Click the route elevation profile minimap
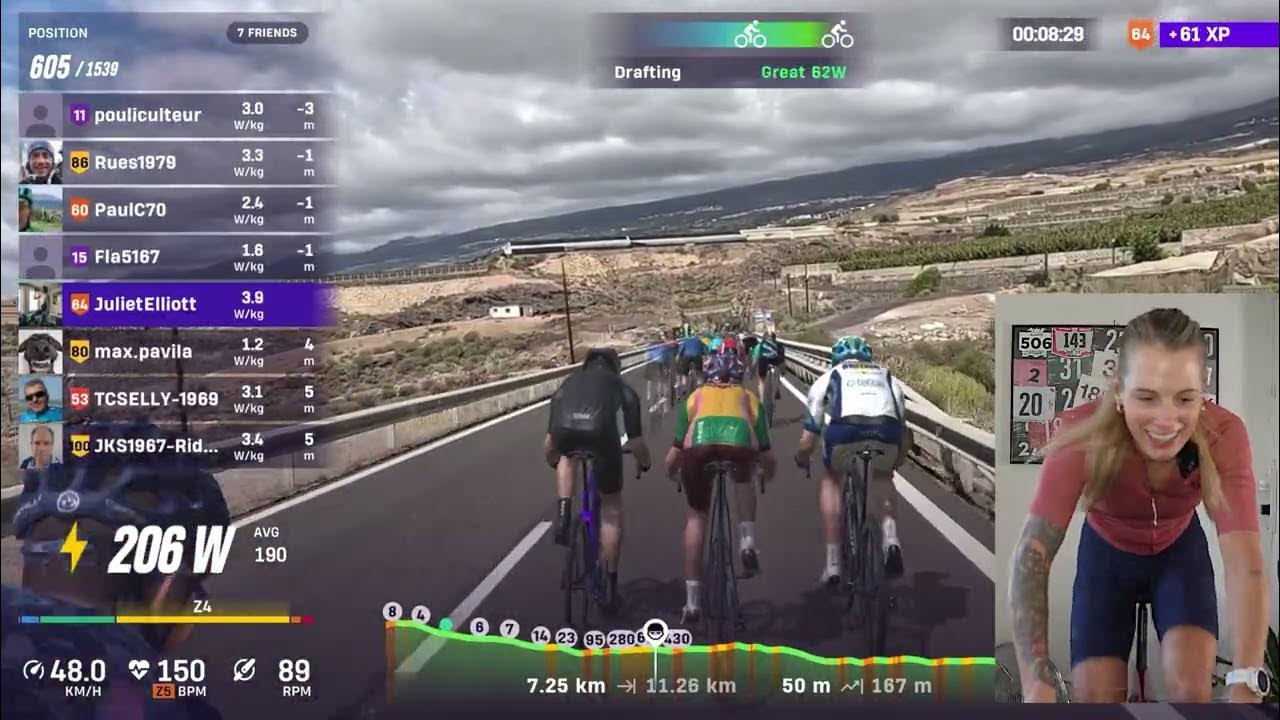The width and height of the screenshot is (1280, 720). click(690, 660)
